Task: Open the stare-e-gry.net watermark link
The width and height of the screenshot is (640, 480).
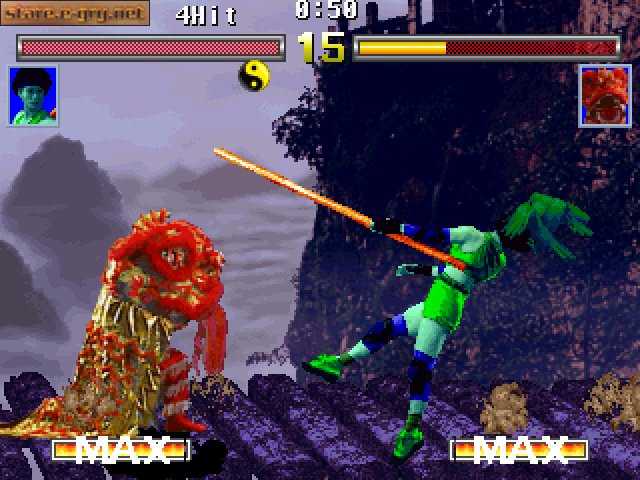Action: (75, 13)
